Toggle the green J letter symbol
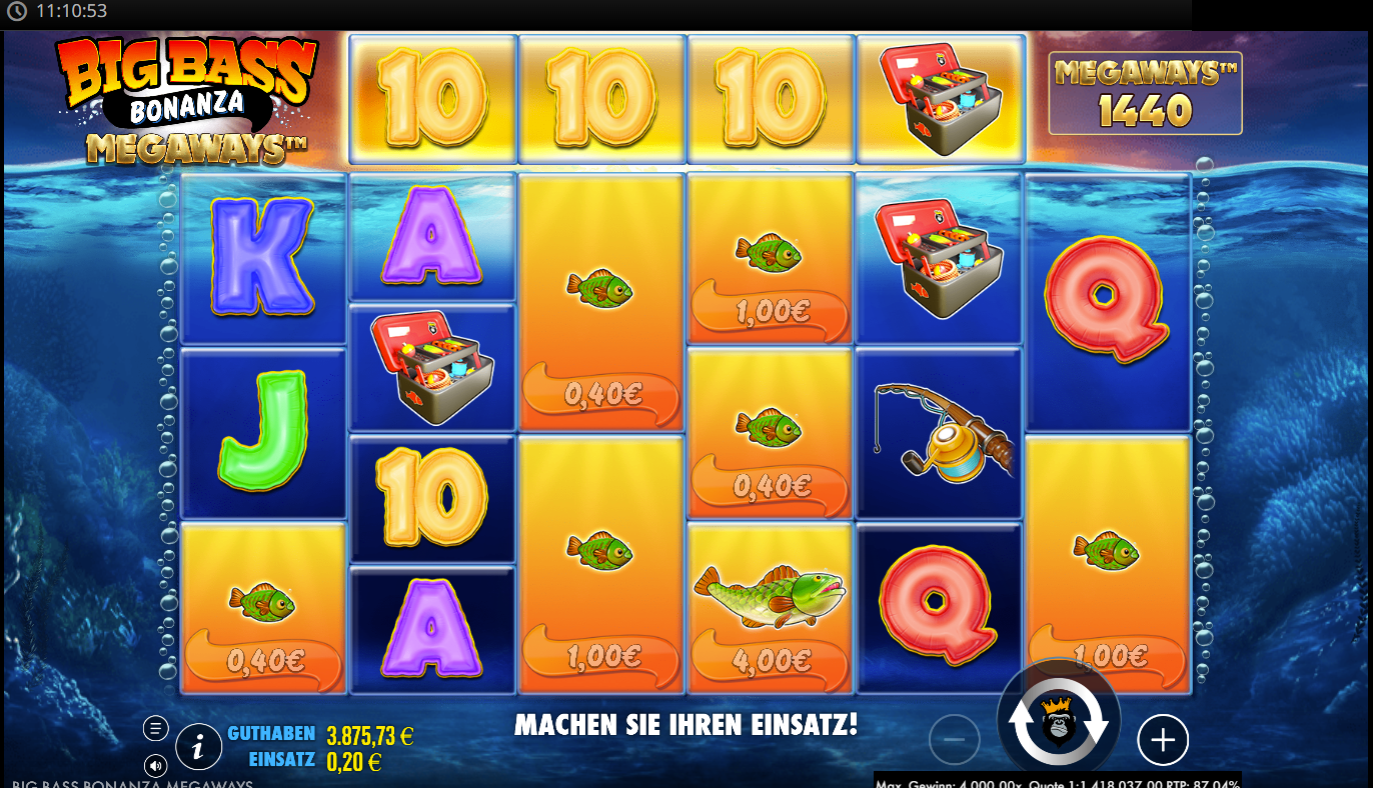 pyautogui.click(x=263, y=435)
